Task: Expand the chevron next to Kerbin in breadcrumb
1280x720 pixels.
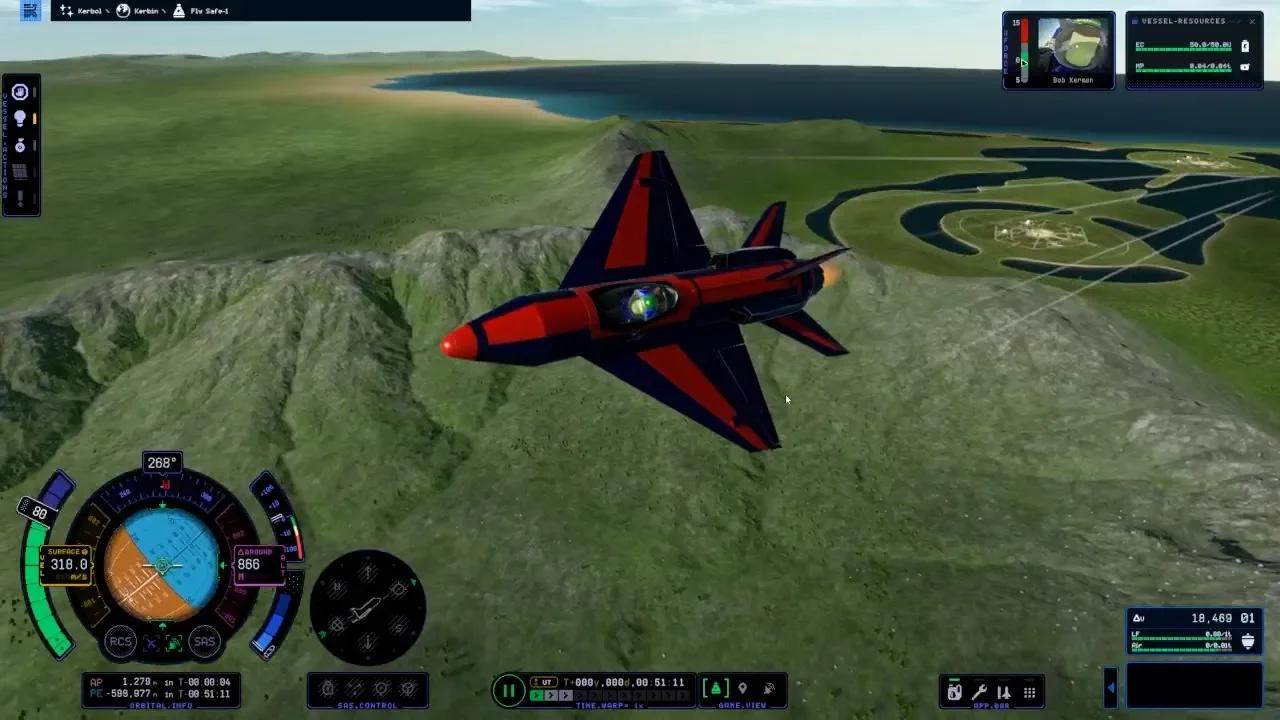Action: (x=164, y=11)
